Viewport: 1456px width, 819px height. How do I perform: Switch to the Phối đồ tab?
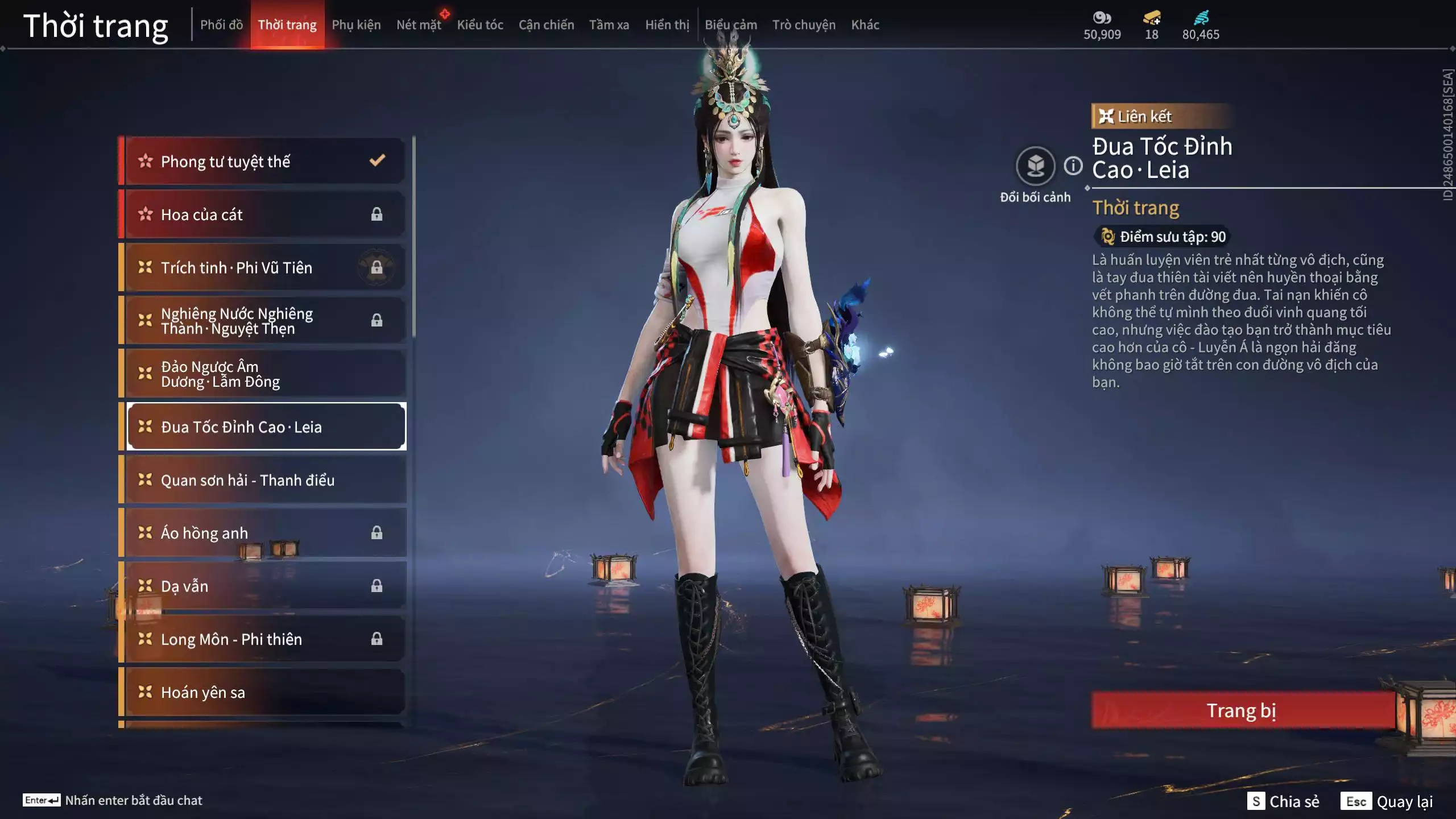pyautogui.click(x=221, y=25)
